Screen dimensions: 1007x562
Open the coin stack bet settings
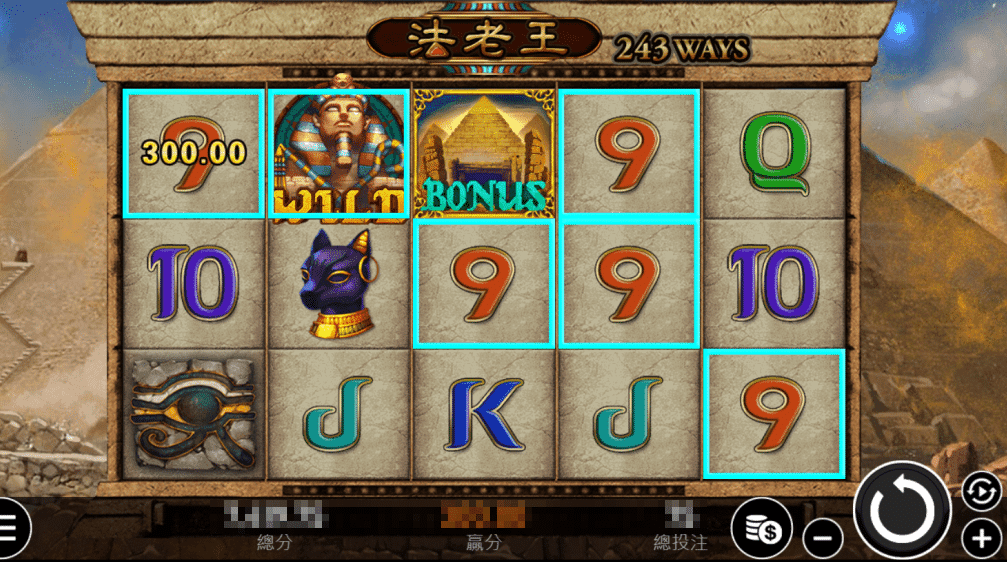761,526
